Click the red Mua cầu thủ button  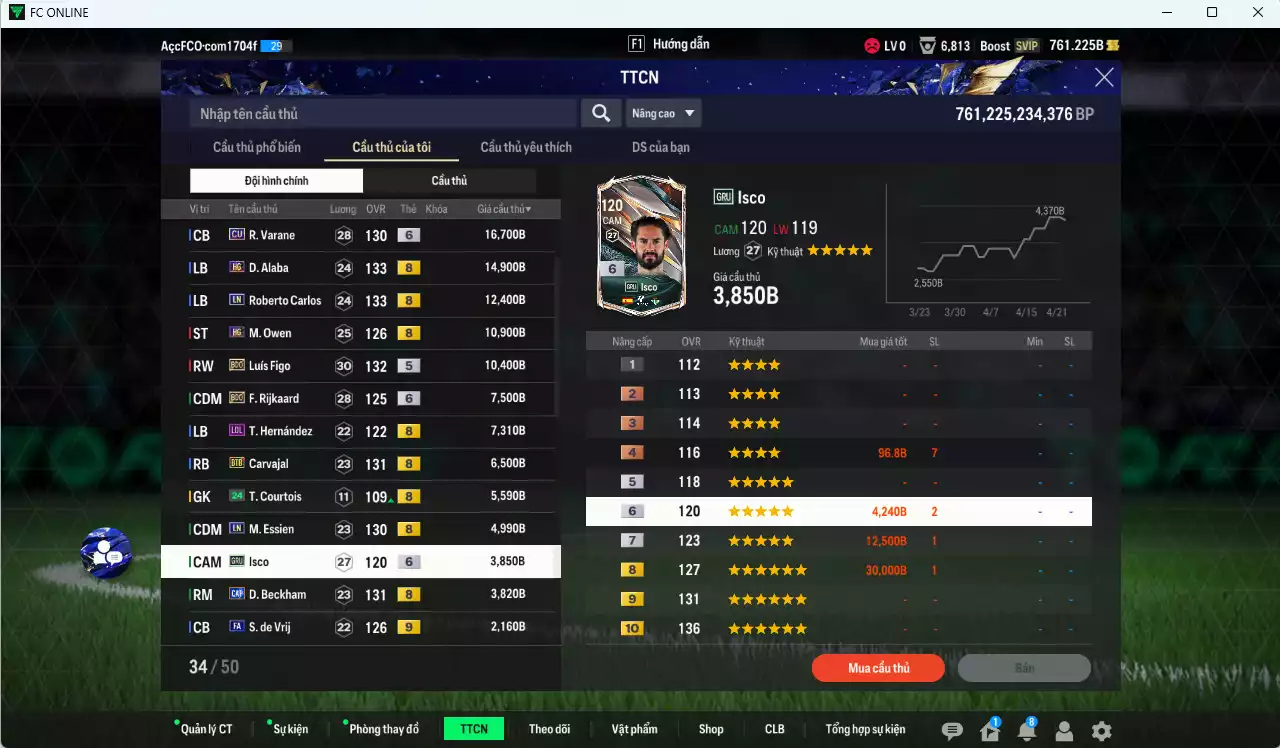click(878, 668)
